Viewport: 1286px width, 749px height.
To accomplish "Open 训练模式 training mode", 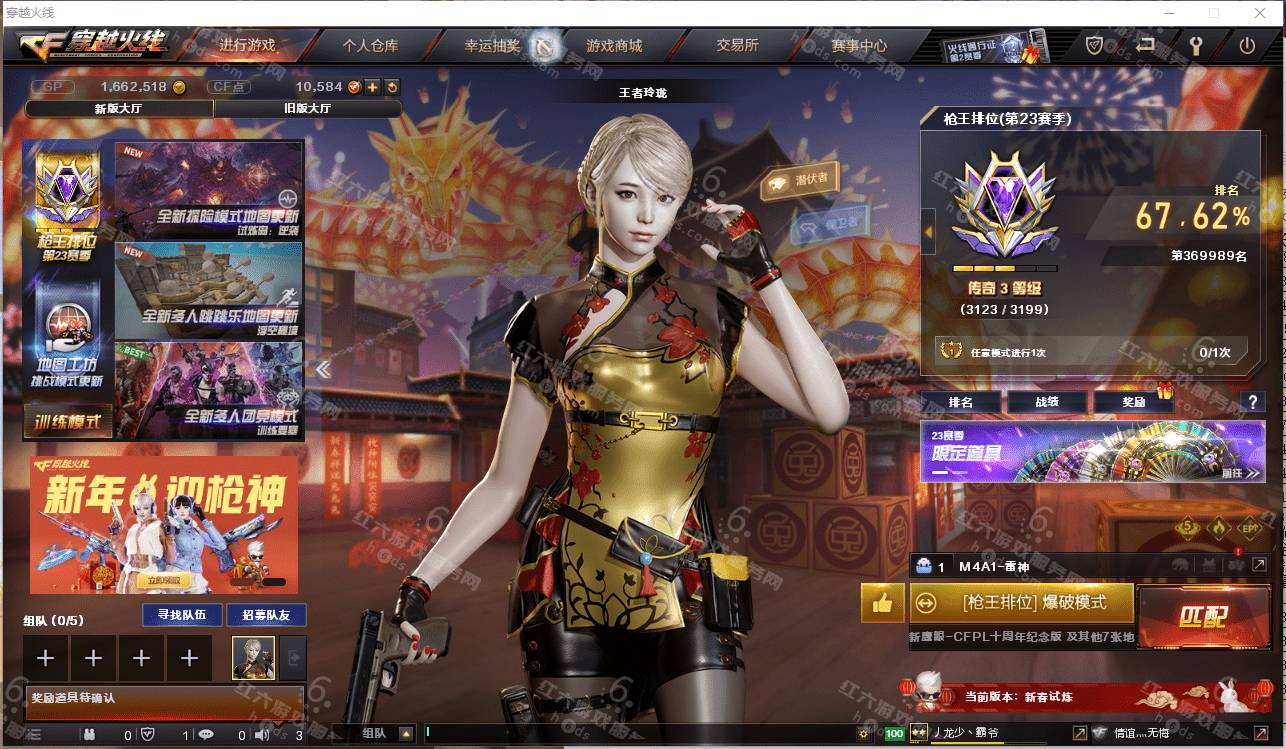I will click(x=68, y=422).
